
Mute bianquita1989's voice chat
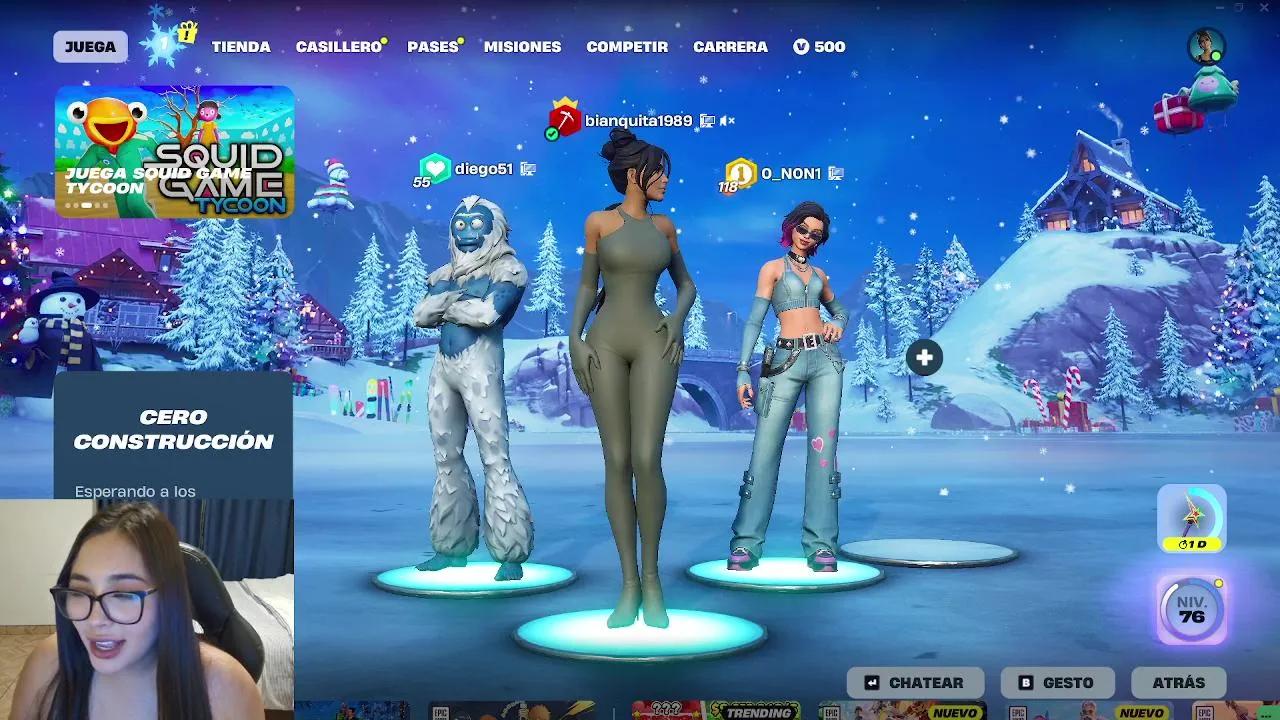pos(727,120)
